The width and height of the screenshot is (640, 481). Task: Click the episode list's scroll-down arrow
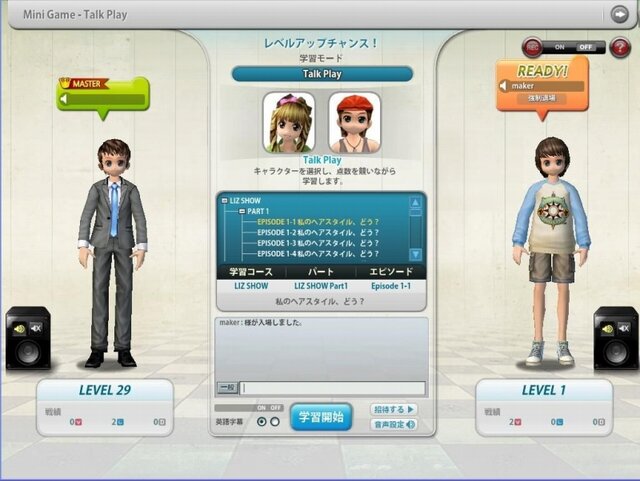pyautogui.click(x=415, y=254)
